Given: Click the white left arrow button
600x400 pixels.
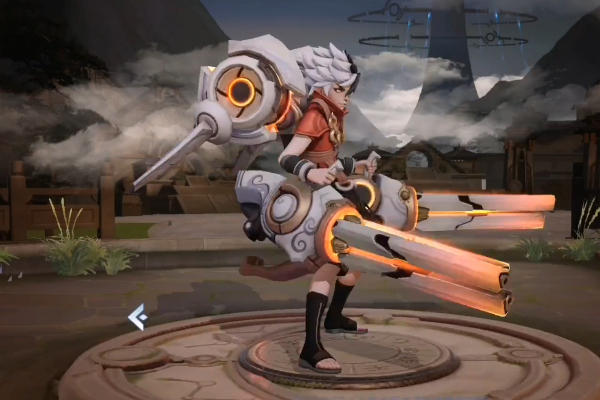Looking at the screenshot, I should click(137, 317).
